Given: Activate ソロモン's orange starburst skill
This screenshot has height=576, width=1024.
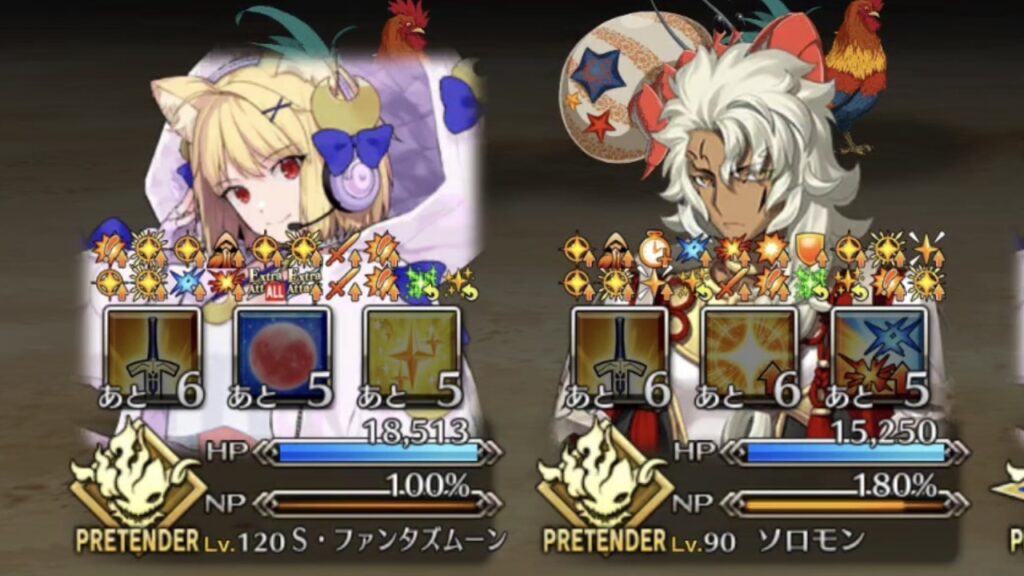Looking at the screenshot, I should [x=749, y=357].
